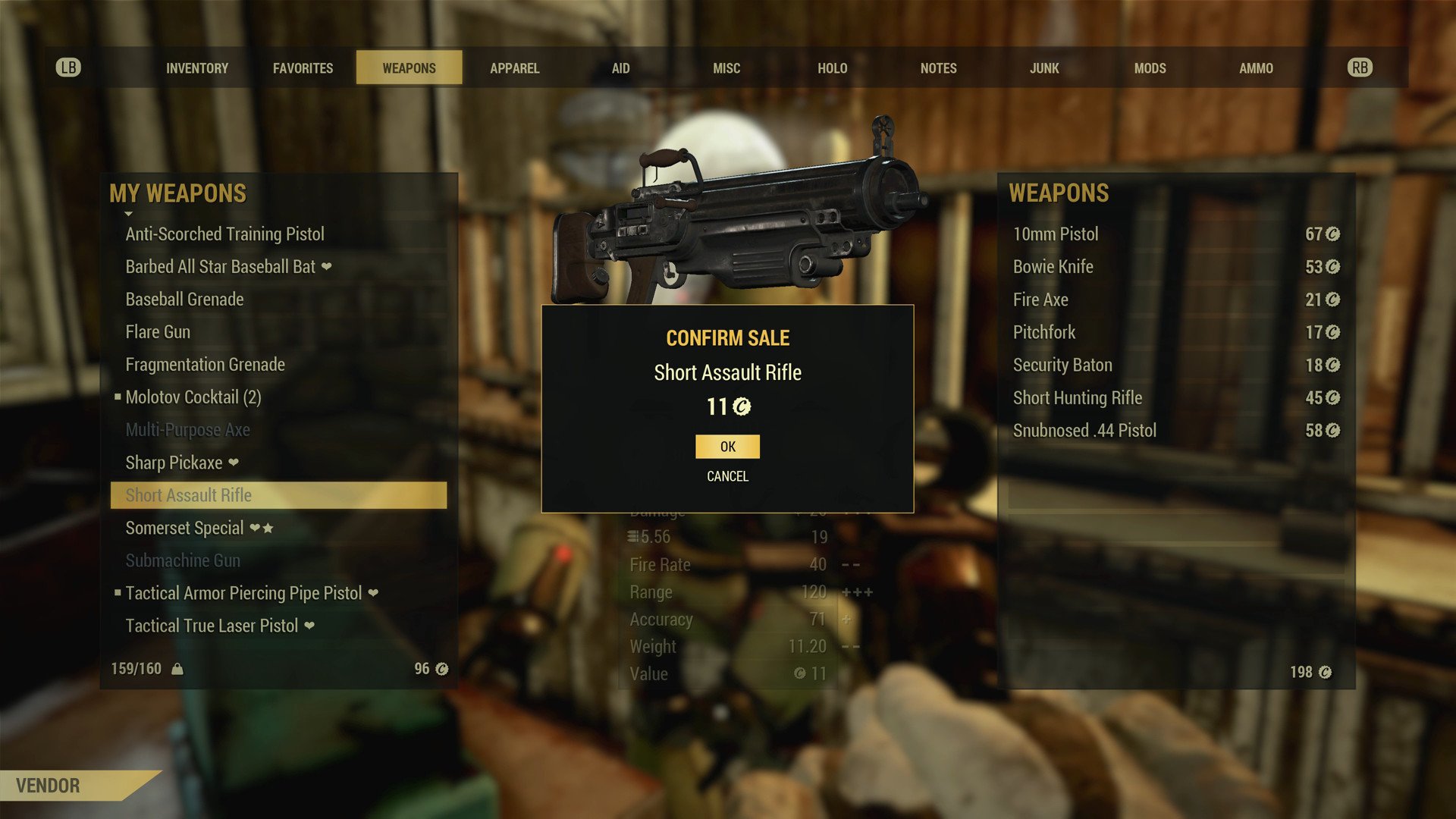
Task: Pick Tactical True Laser Pistol
Action: pyautogui.click(x=212, y=626)
